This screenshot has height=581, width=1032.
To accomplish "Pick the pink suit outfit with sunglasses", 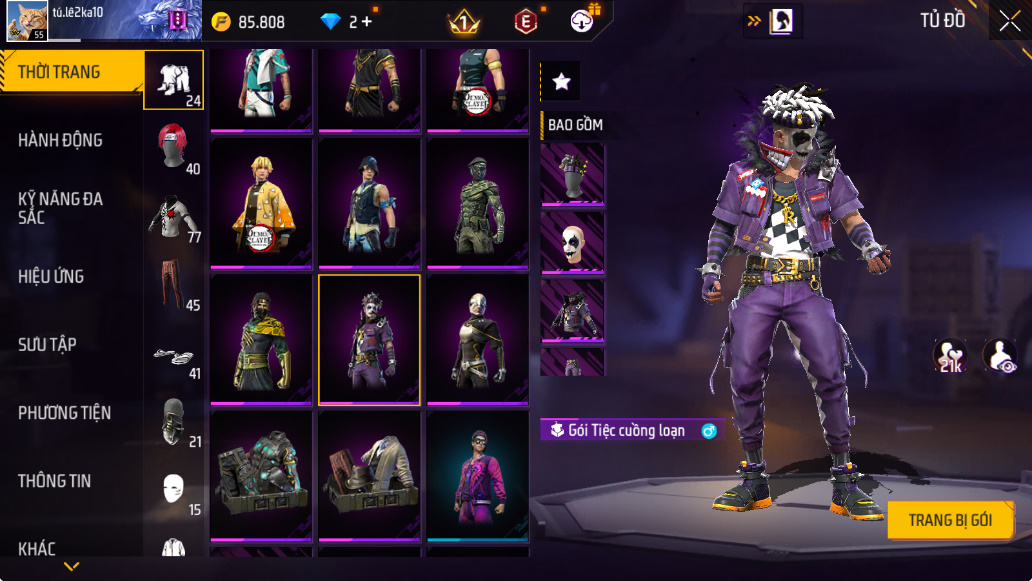I will click(x=477, y=475).
